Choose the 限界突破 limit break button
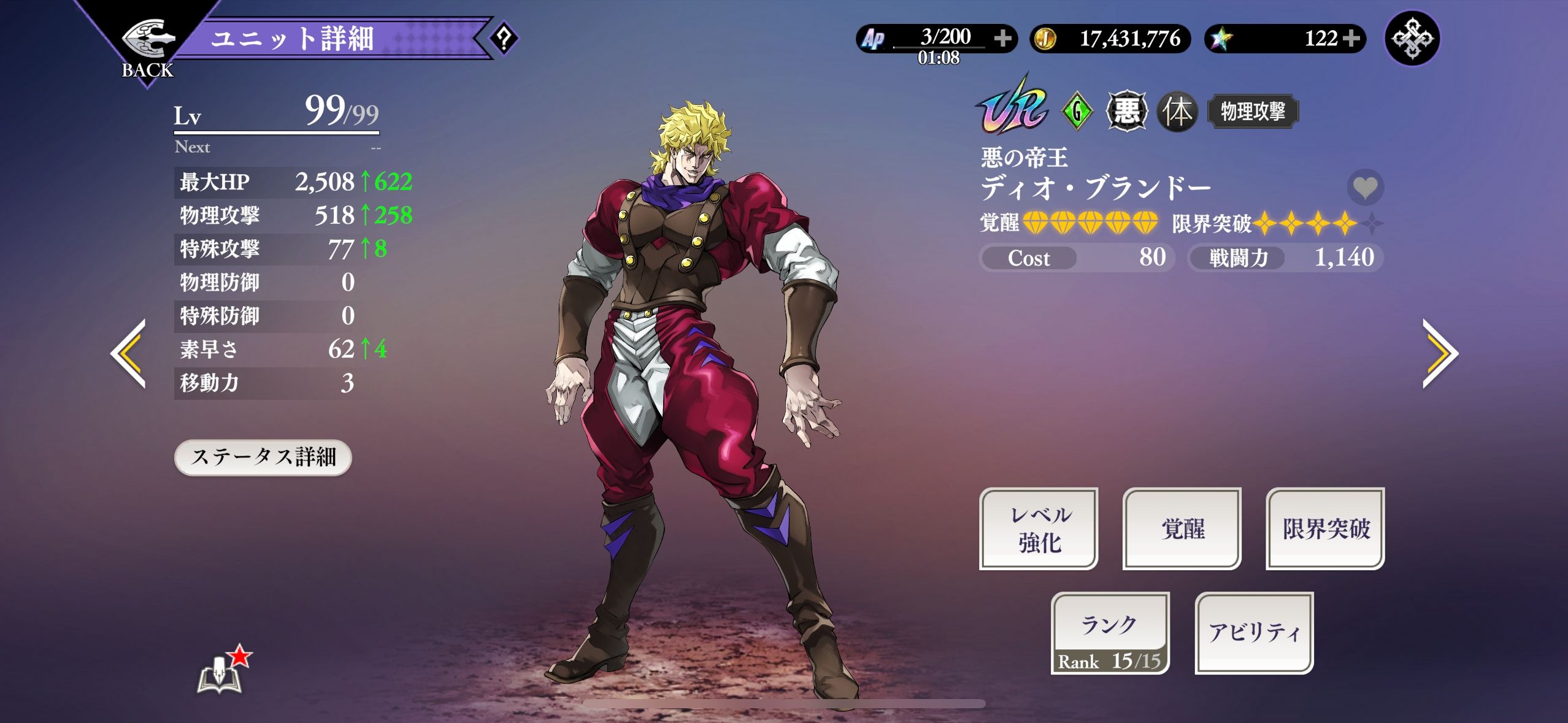The image size is (1568, 723). click(1325, 529)
